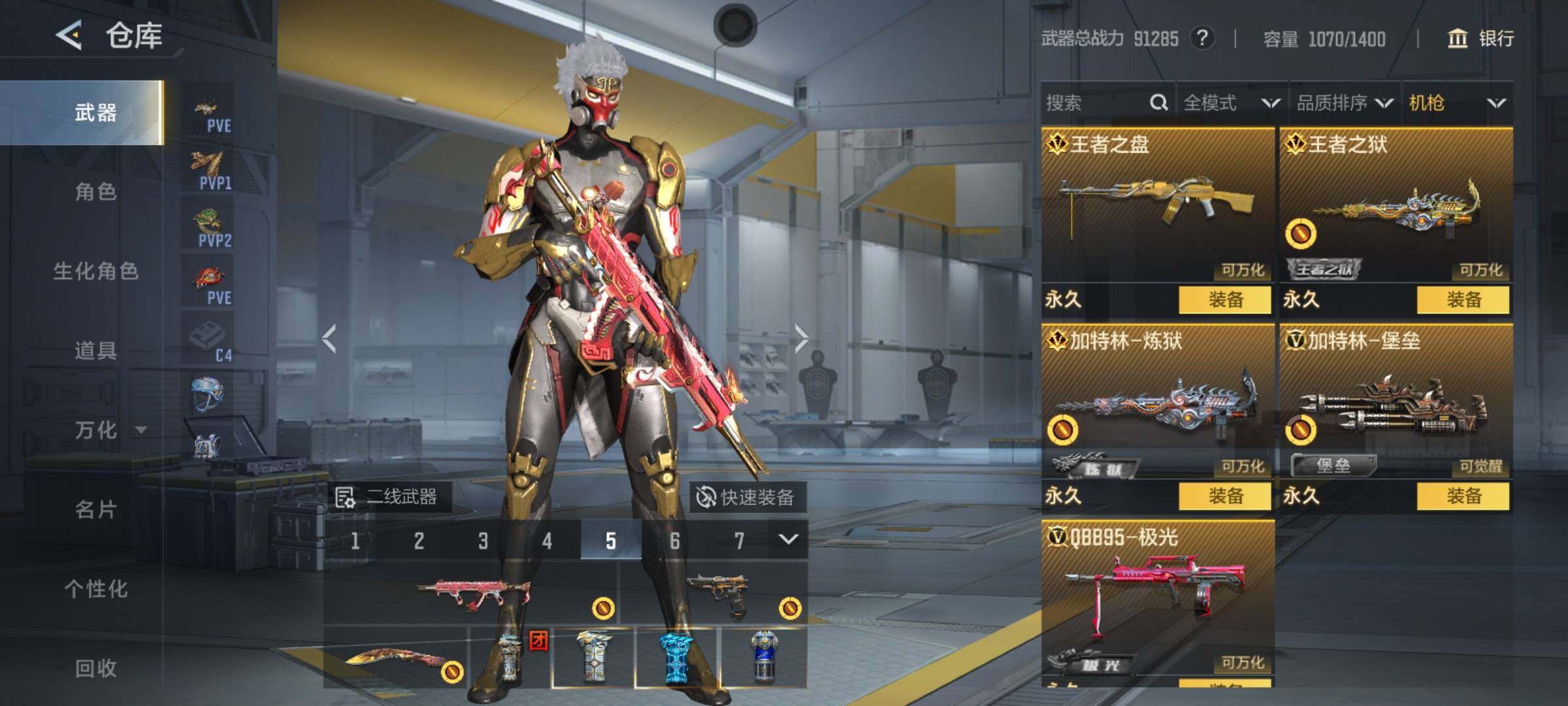Image resolution: width=1568 pixels, height=706 pixels.
Task: Open the 机枪 weapon type dropdown
Action: click(x=1457, y=103)
